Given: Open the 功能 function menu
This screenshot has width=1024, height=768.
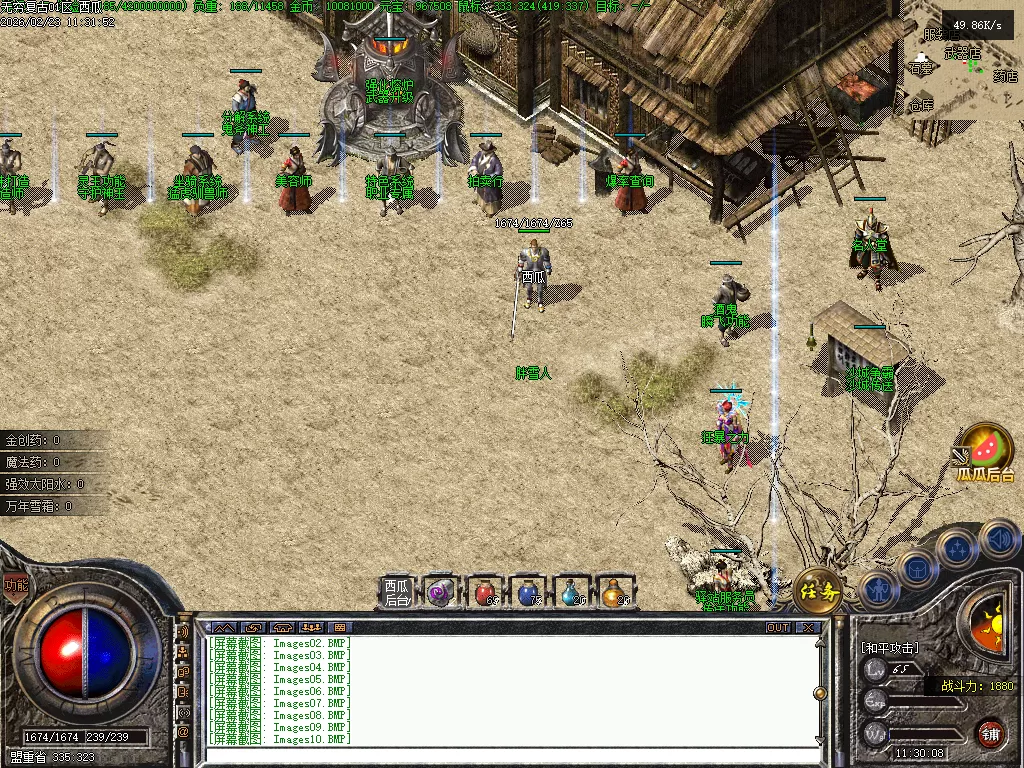Looking at the screenshot, I should (15, 585).
